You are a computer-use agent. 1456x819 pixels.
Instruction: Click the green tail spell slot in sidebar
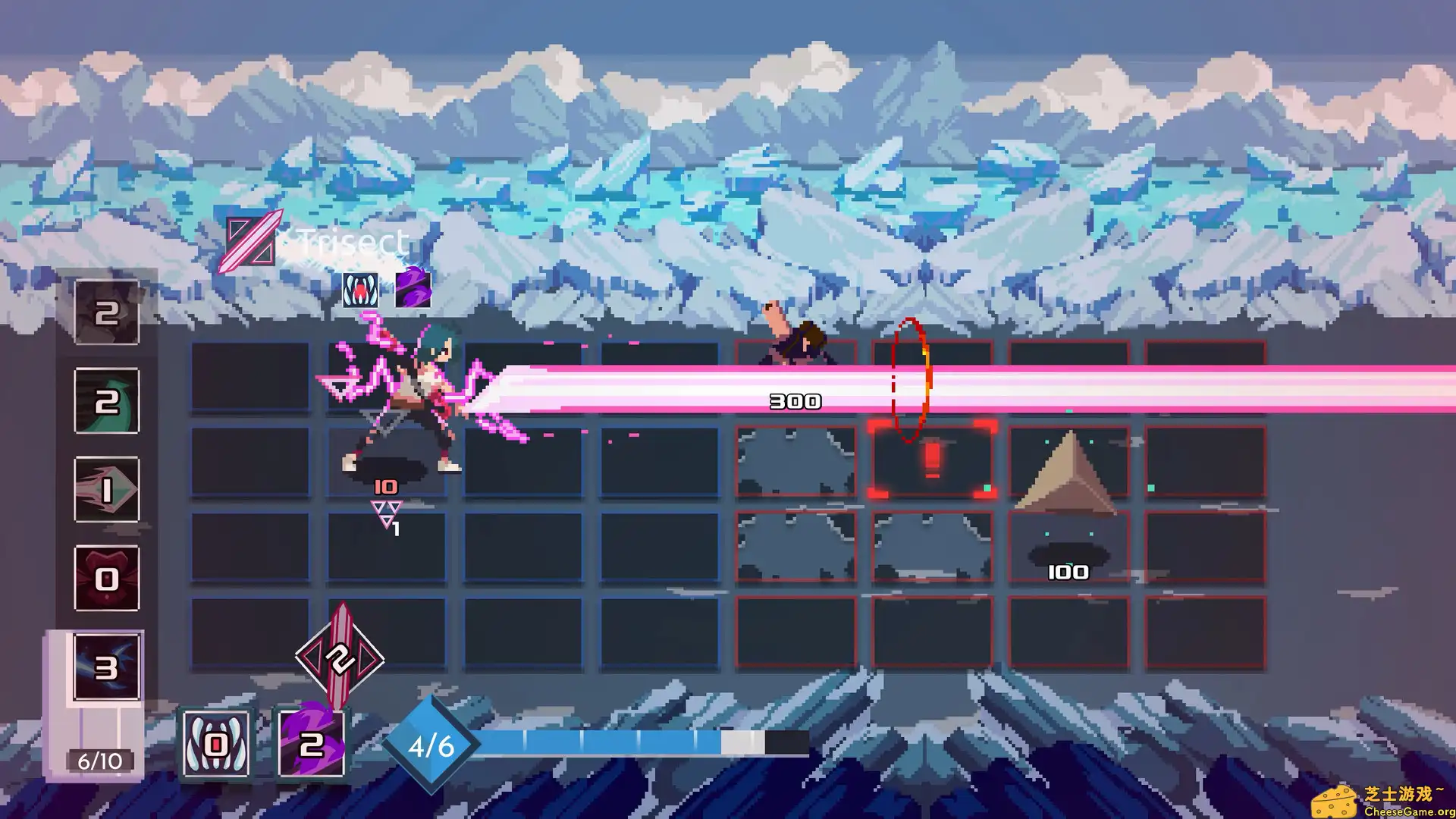pyautogui.click(x=106, y=402)
